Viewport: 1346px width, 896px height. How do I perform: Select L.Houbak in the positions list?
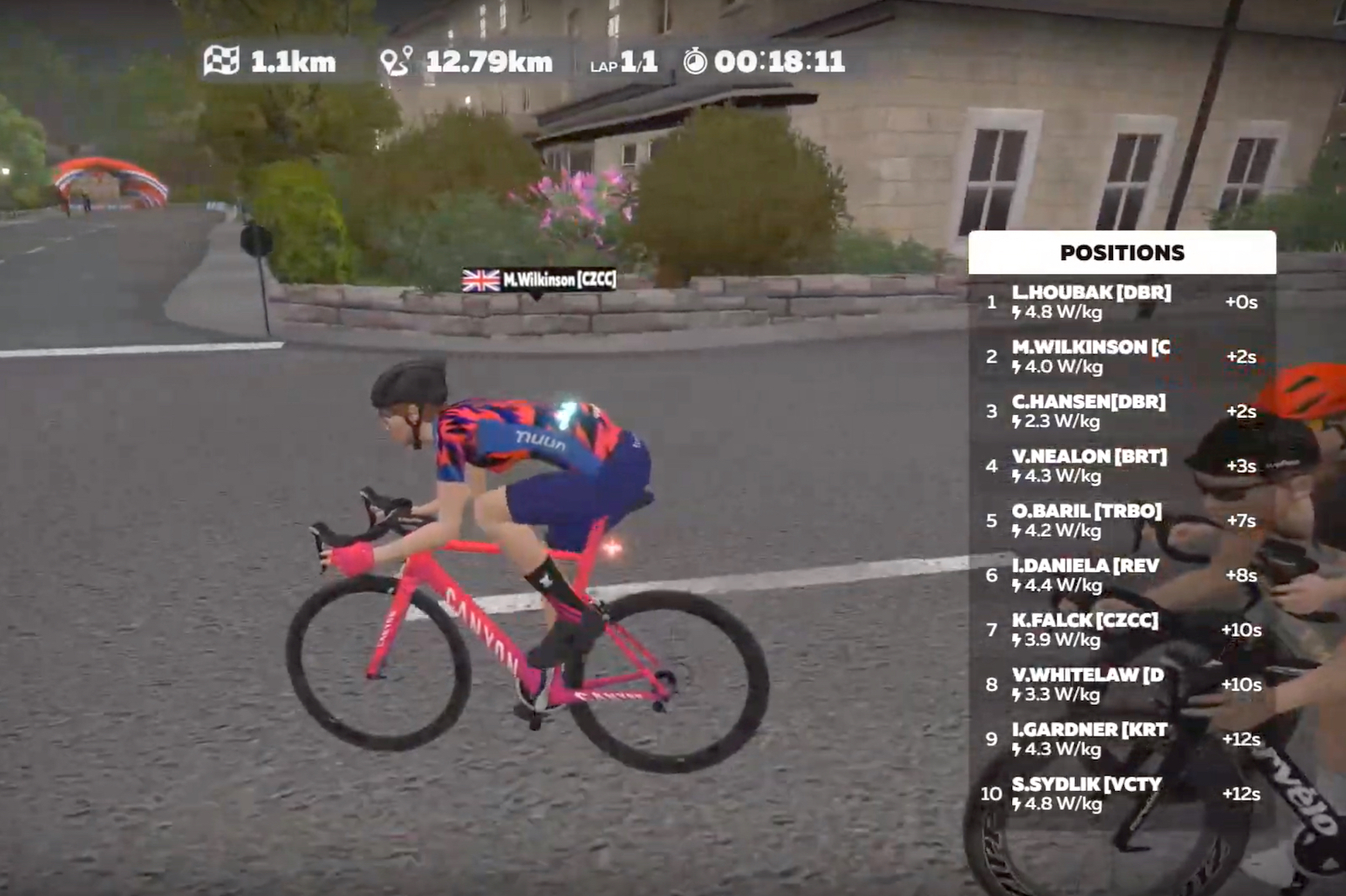(1121, 302)
